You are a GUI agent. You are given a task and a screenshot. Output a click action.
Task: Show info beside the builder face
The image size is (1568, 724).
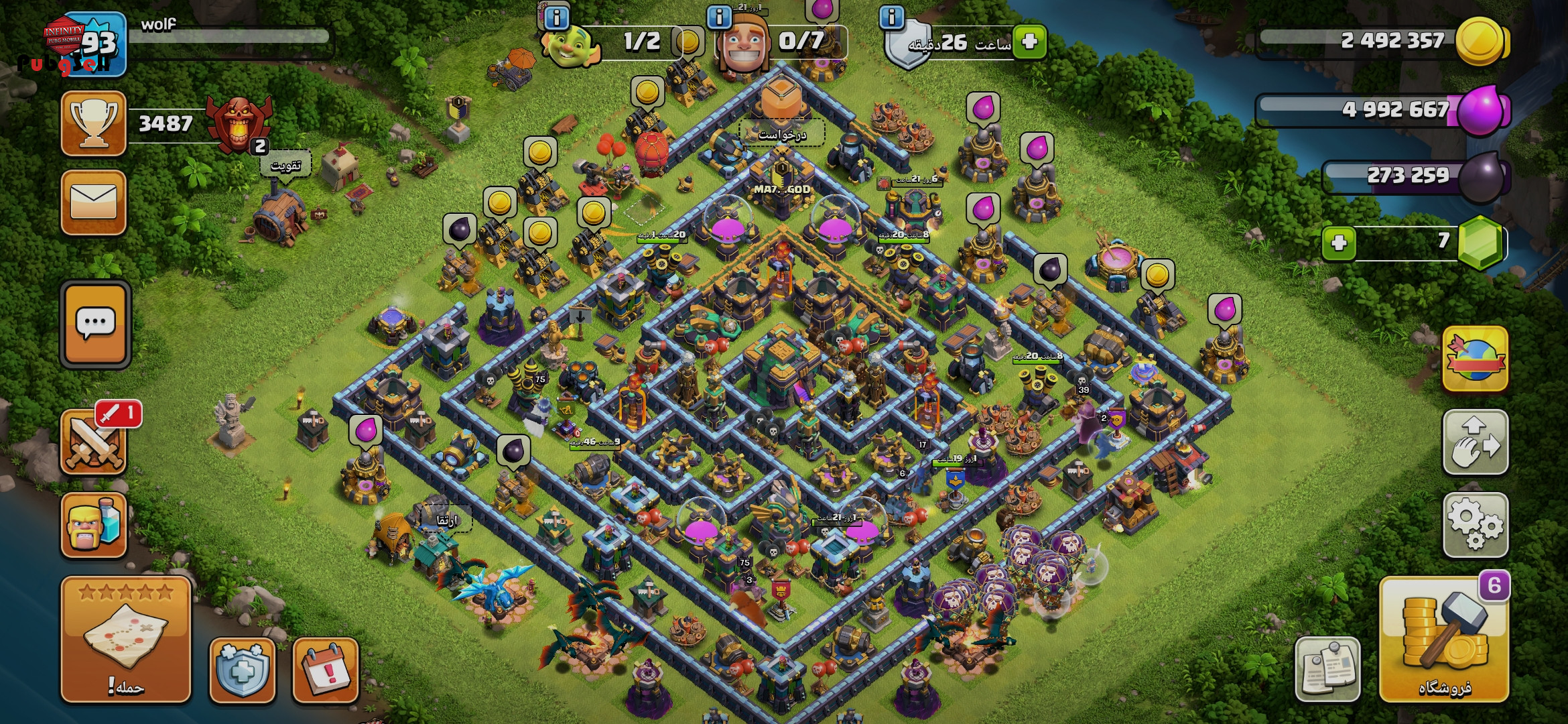click(x=720, y=17)
